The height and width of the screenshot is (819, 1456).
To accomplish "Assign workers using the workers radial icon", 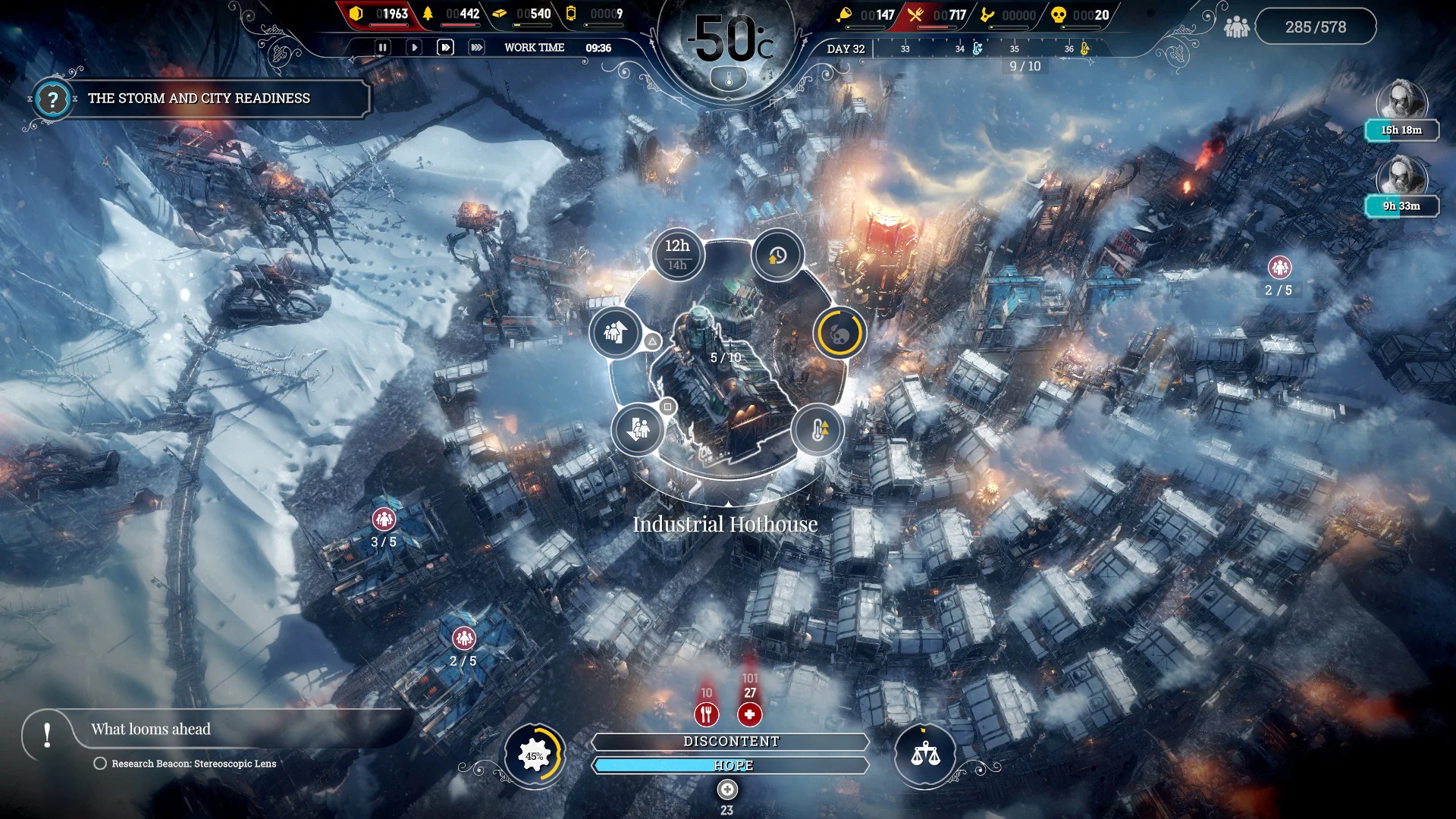I will point(616,334).
